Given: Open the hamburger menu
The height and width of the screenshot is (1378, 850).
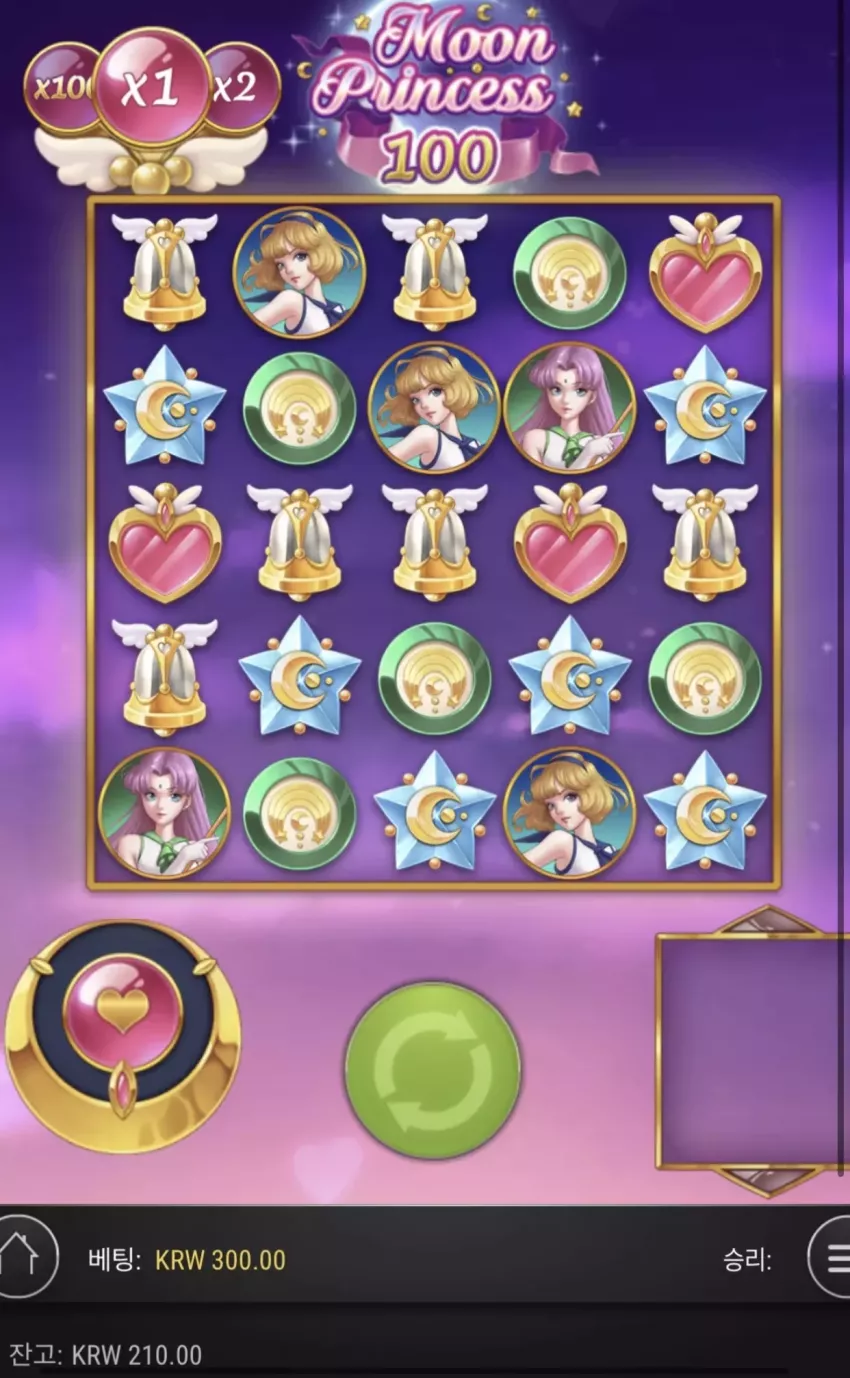Looking at the screenshot, I should [832, 1257].
